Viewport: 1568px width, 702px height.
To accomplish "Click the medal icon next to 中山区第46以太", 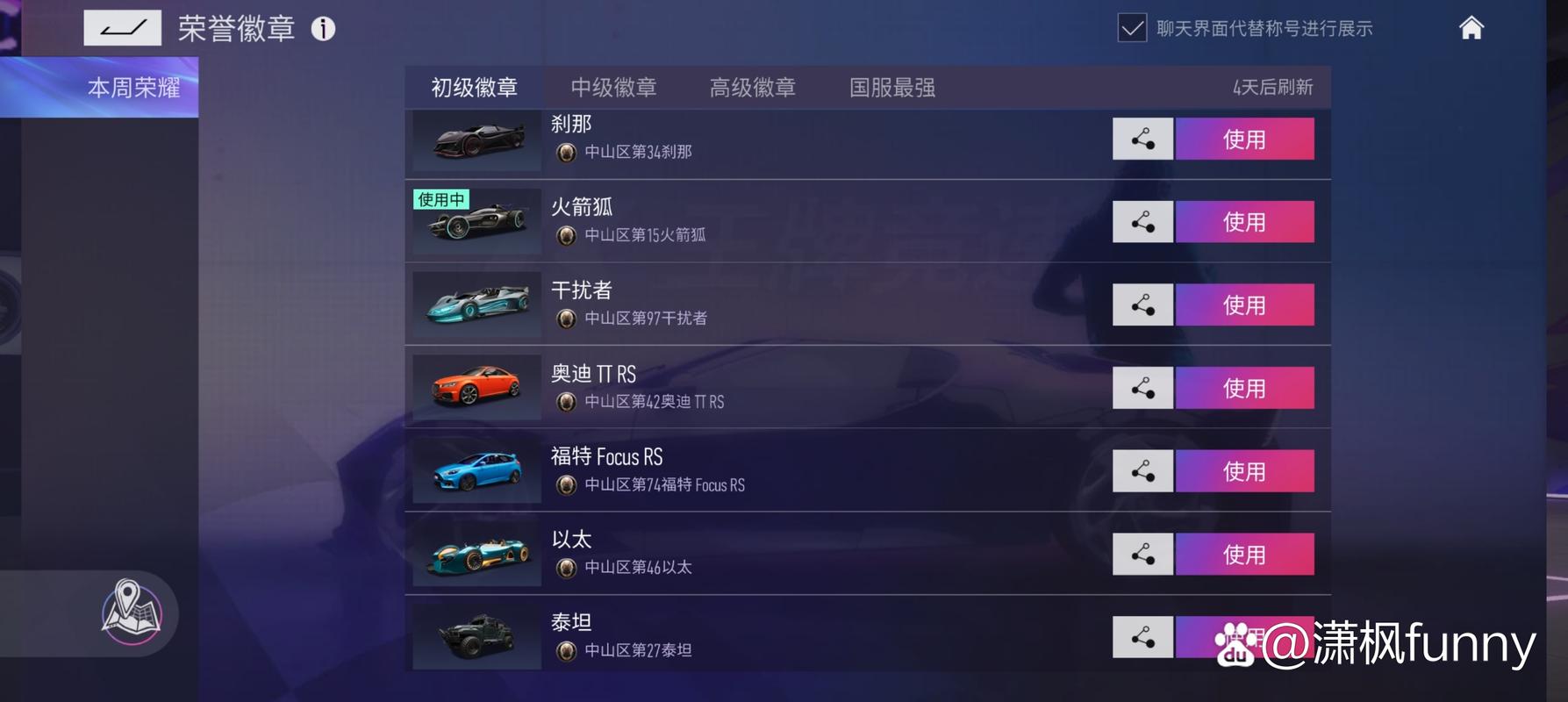I will [566, 568].
